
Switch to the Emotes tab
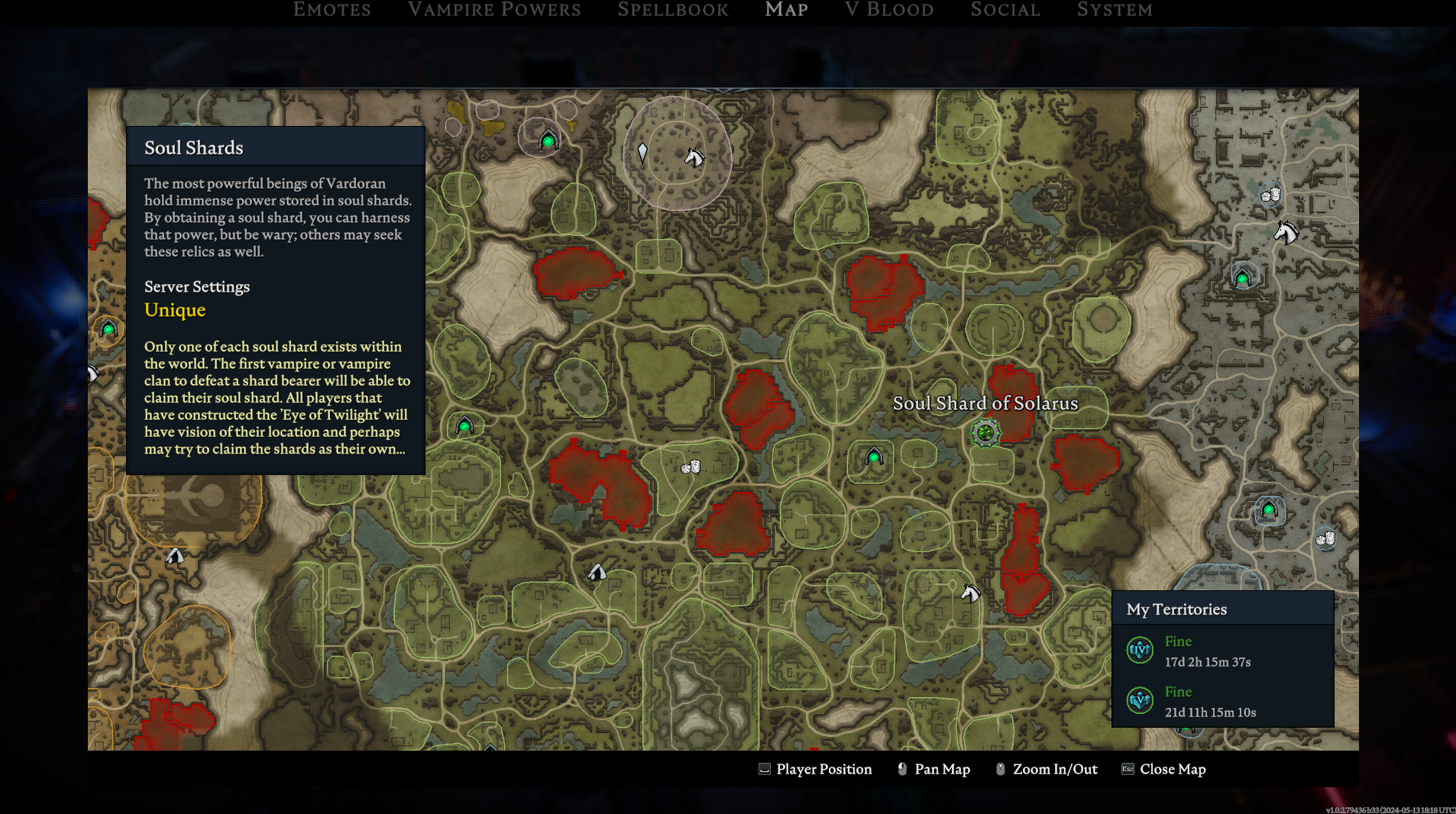[332, 10]
